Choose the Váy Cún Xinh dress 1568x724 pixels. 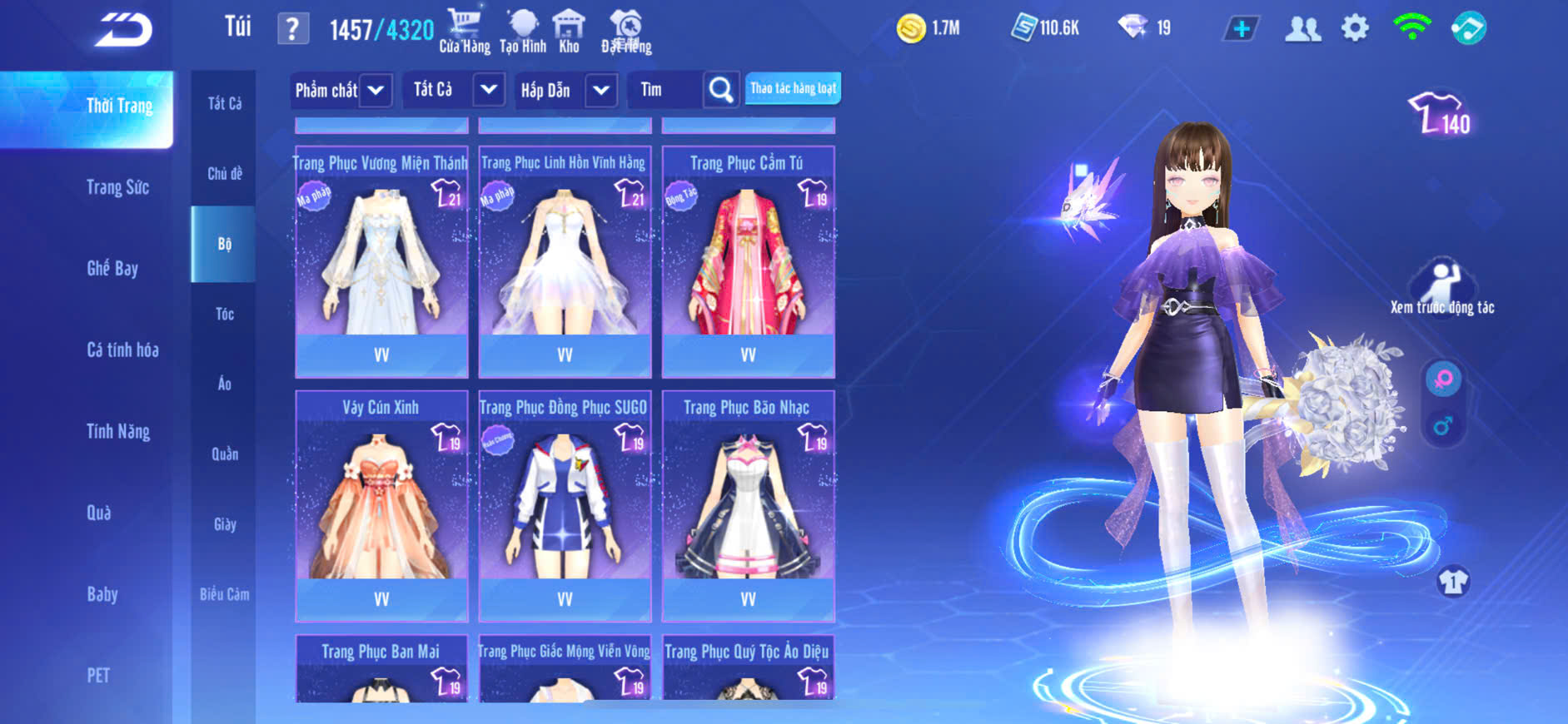click(381, 505)
